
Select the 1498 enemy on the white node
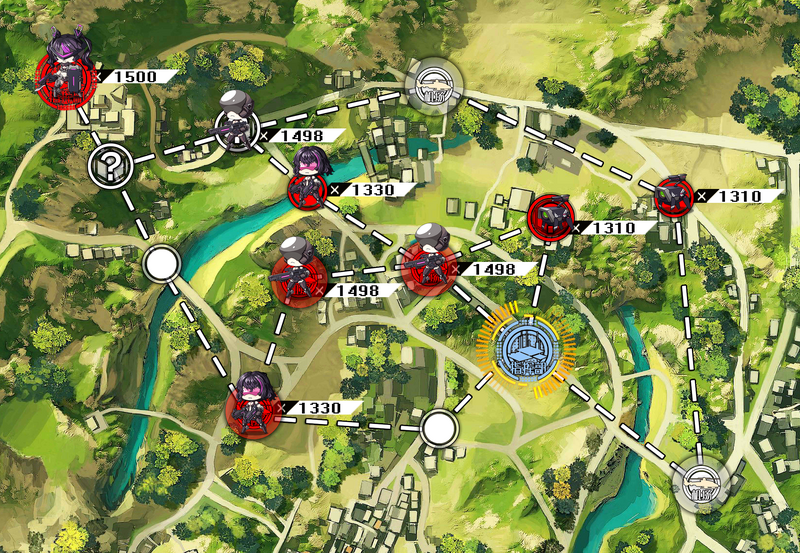coord(237,125)
